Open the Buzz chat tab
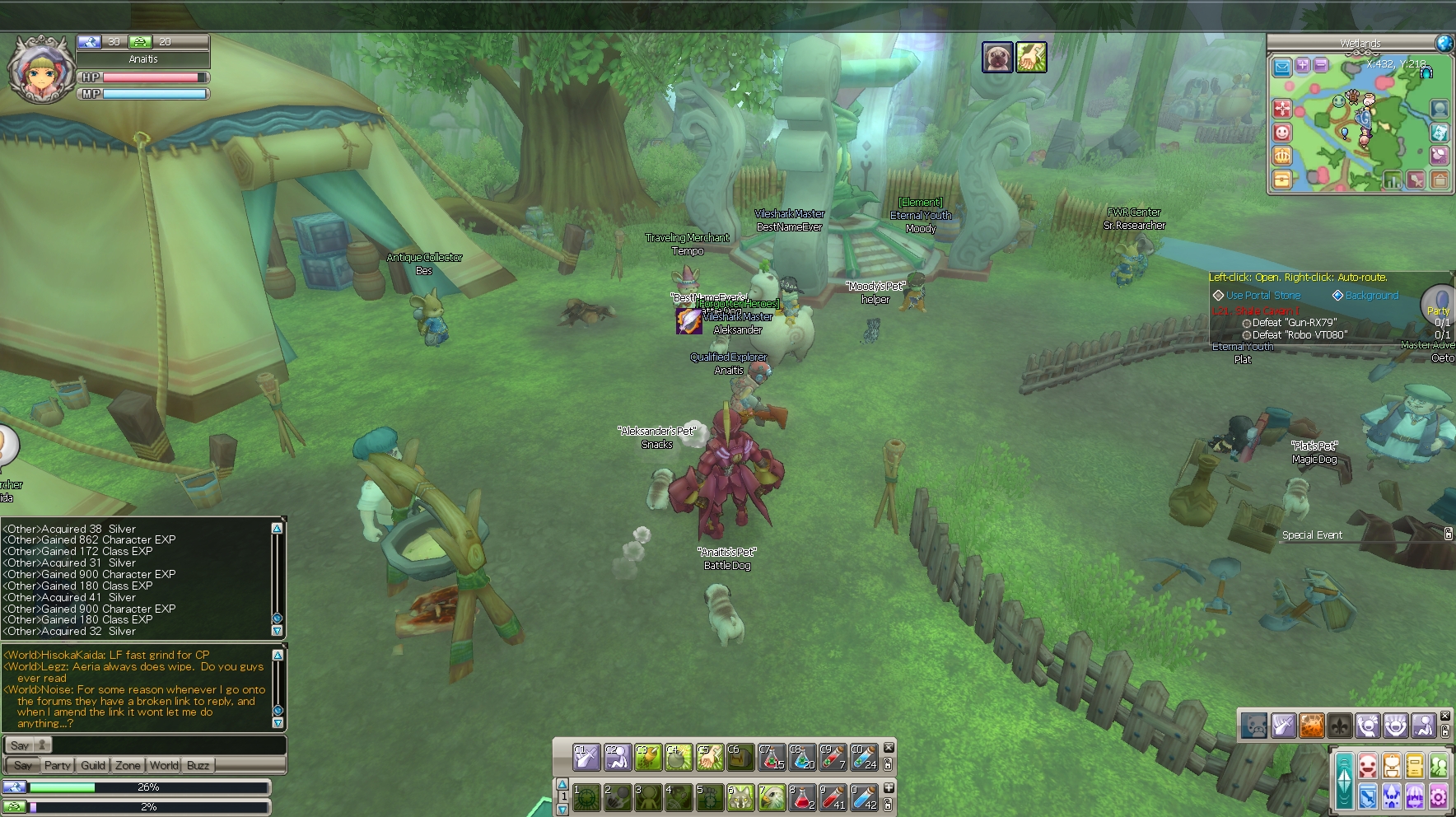Viewport: 1456px width, 817px height. pyautogui.click(x=198, y=765)
